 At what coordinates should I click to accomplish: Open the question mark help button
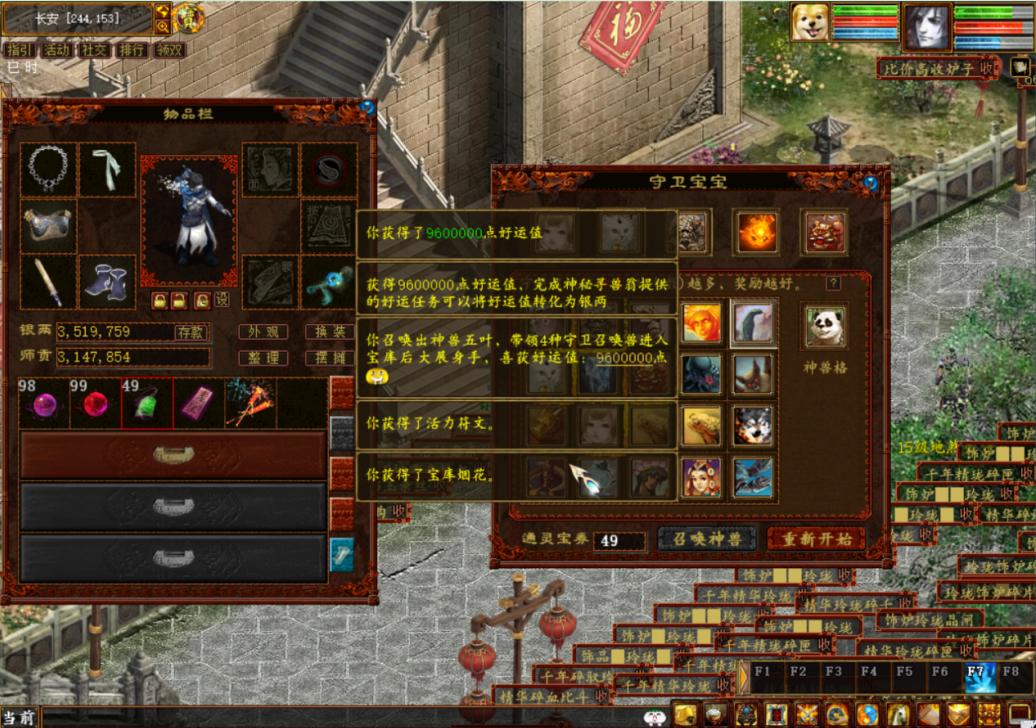click(x=833, y=284)
